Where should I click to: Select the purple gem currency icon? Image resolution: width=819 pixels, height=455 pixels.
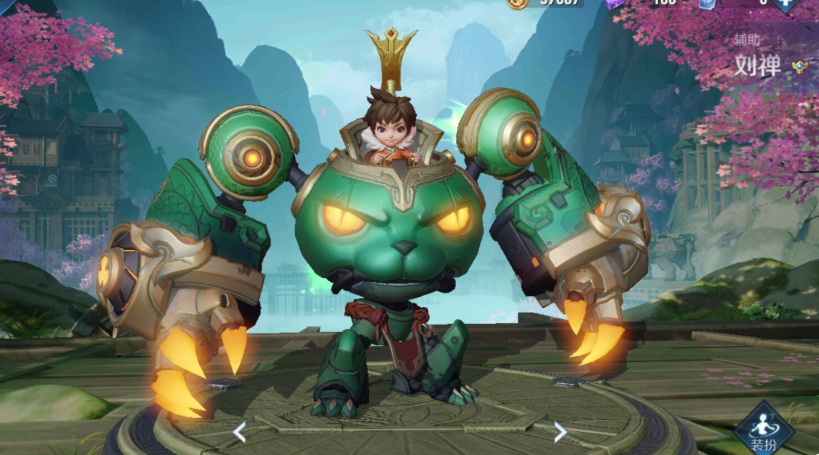(x=613, y=3)
